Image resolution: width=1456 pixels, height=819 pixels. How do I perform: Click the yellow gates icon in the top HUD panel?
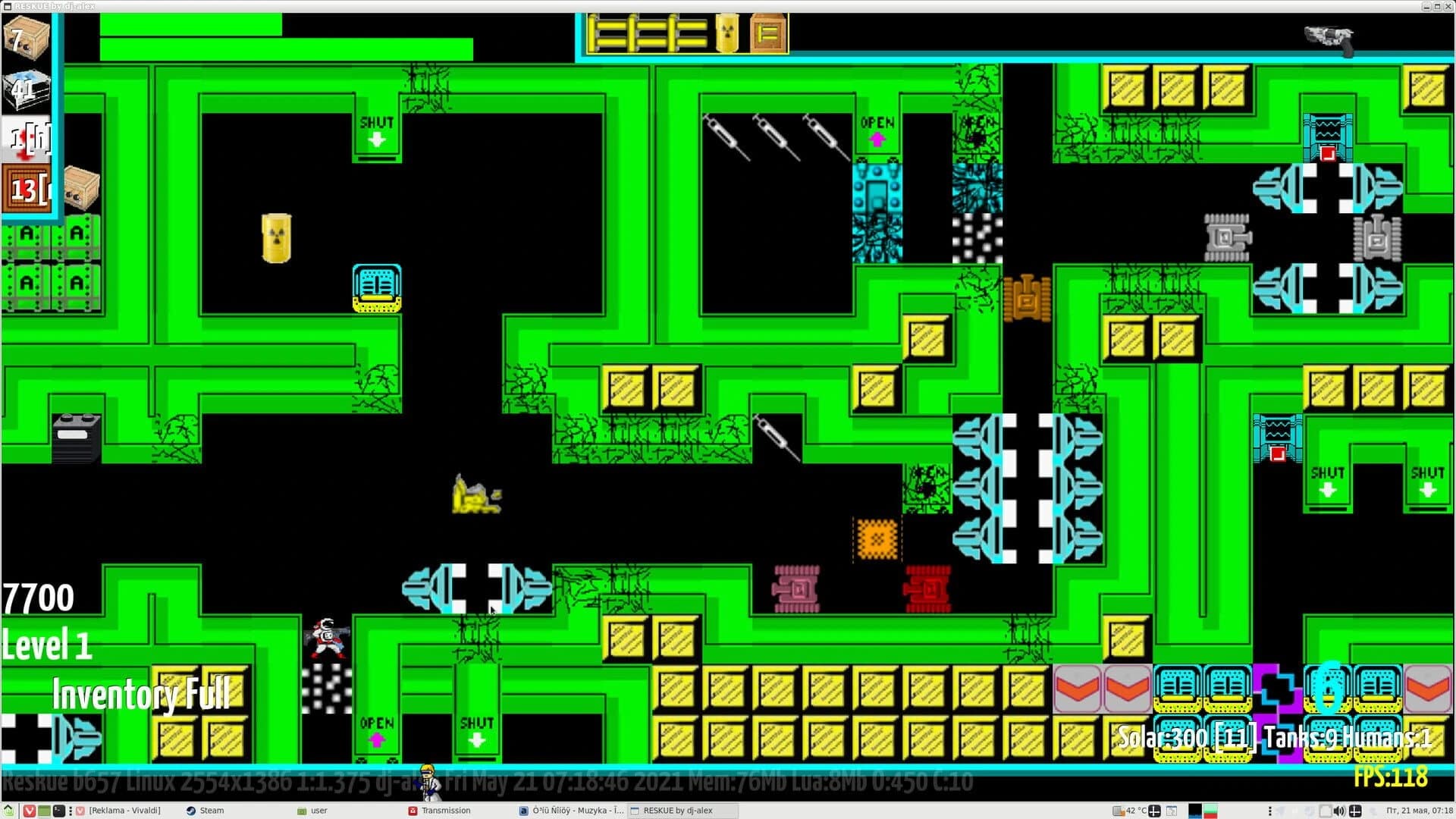point(648,32)
